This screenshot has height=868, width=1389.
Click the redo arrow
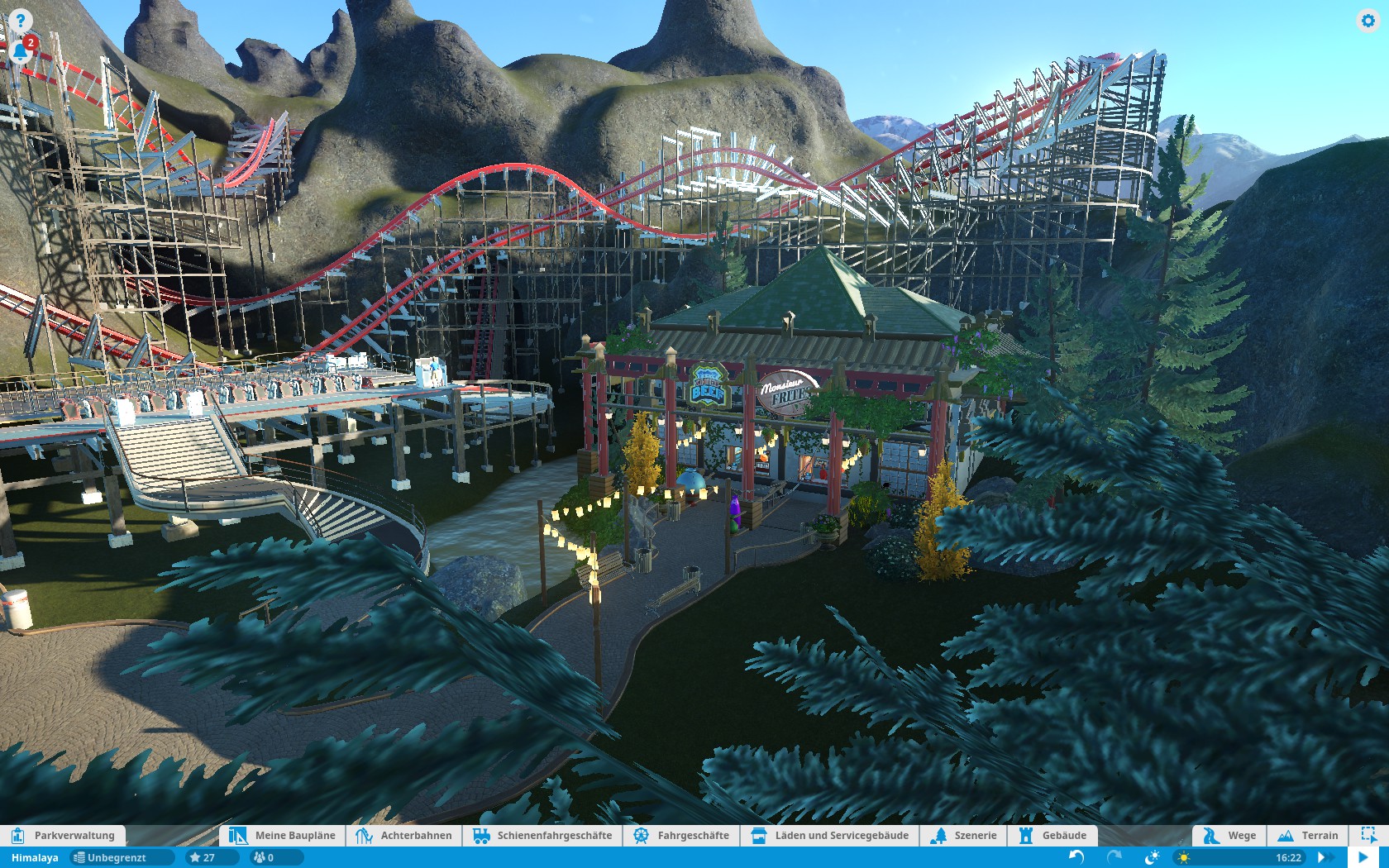point(1115,857)
